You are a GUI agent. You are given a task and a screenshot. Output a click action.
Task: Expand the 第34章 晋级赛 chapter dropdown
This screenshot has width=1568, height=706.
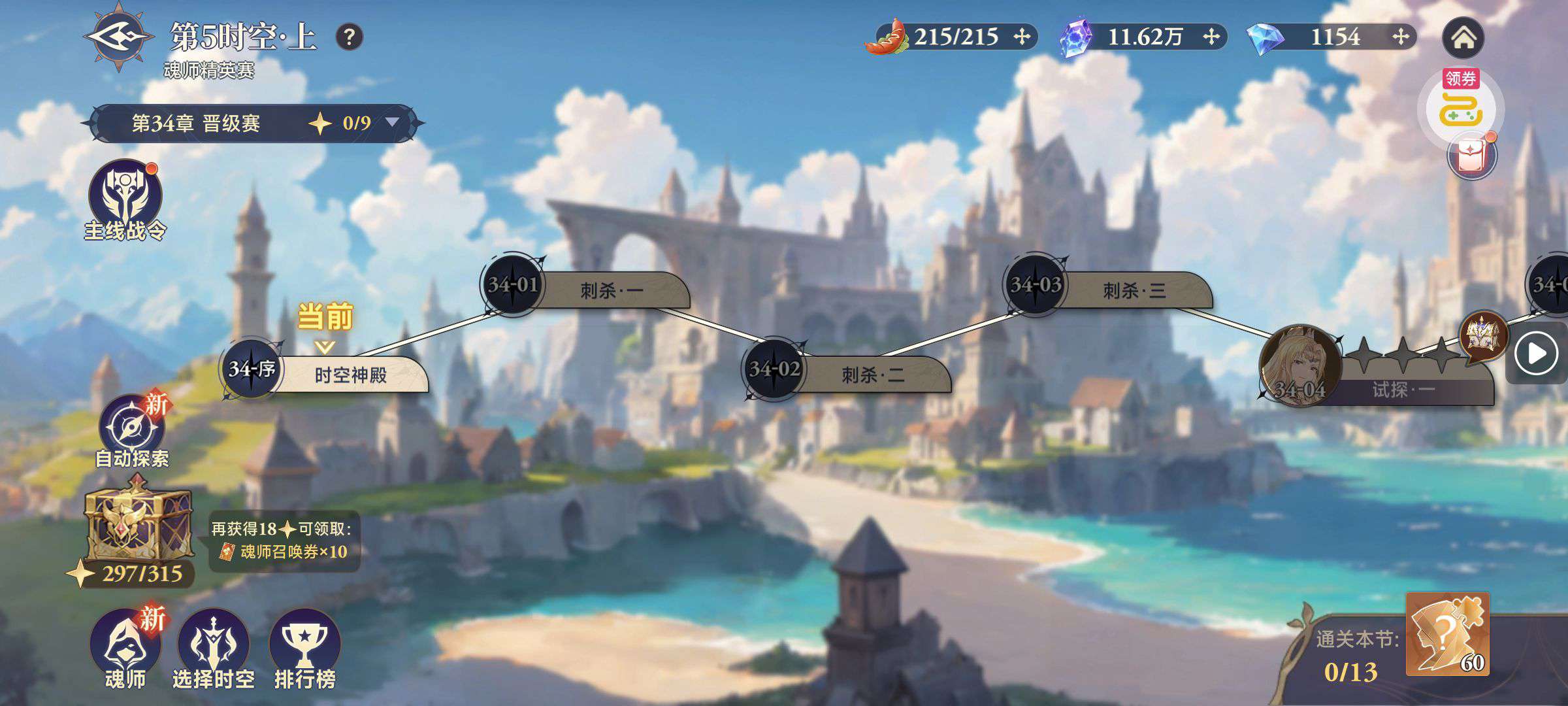(392, 122)
